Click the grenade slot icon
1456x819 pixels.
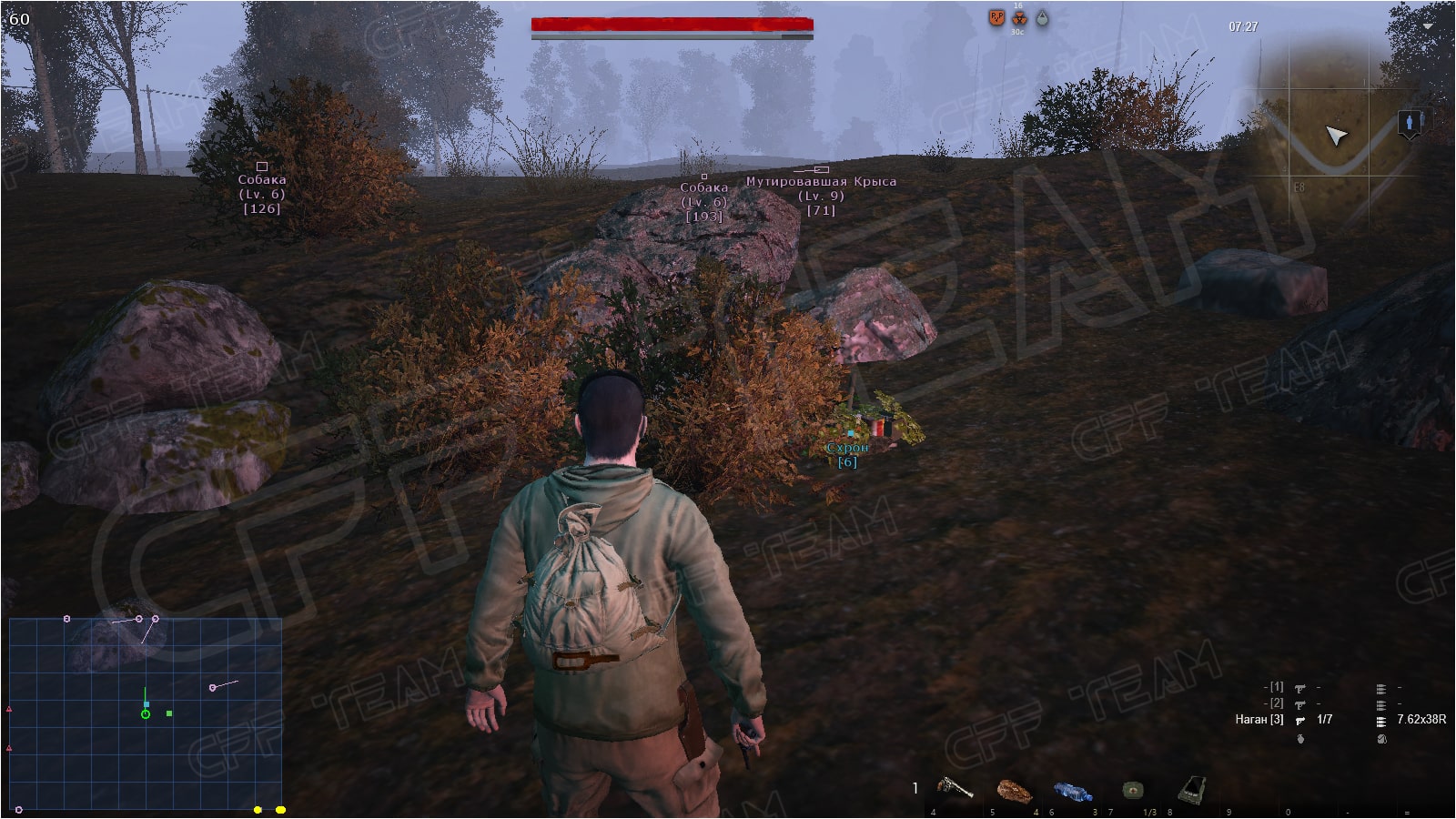[x=1300, y=739]
